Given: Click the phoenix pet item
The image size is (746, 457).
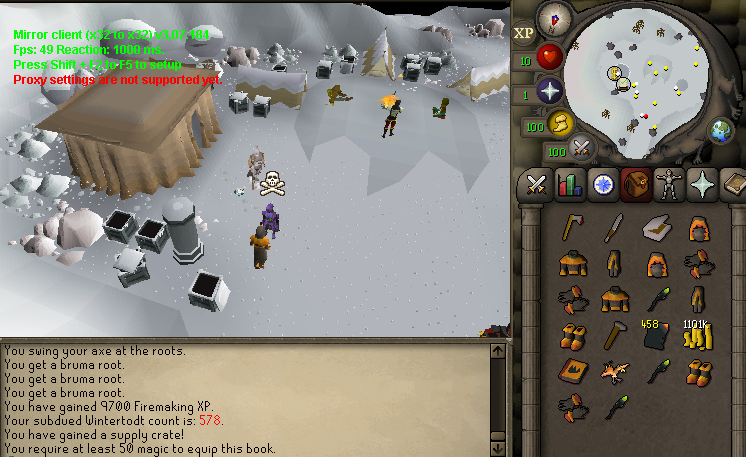Looking at the screenshot, I should click(x=613, y=372).
